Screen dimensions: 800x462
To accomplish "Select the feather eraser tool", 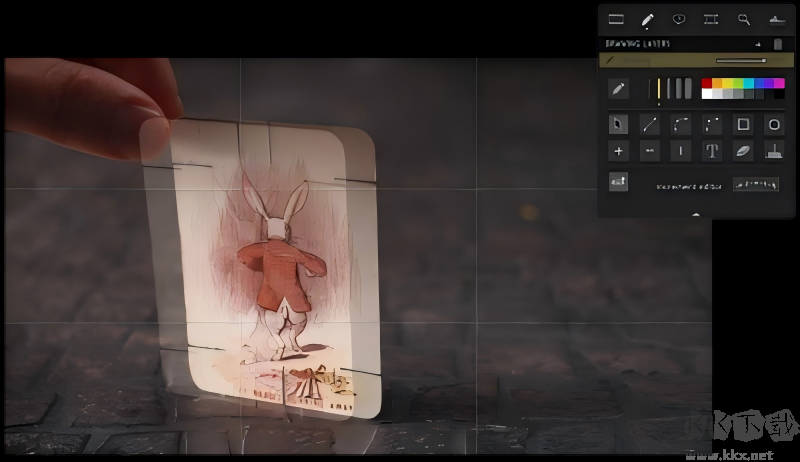I will tap(743, 151).
